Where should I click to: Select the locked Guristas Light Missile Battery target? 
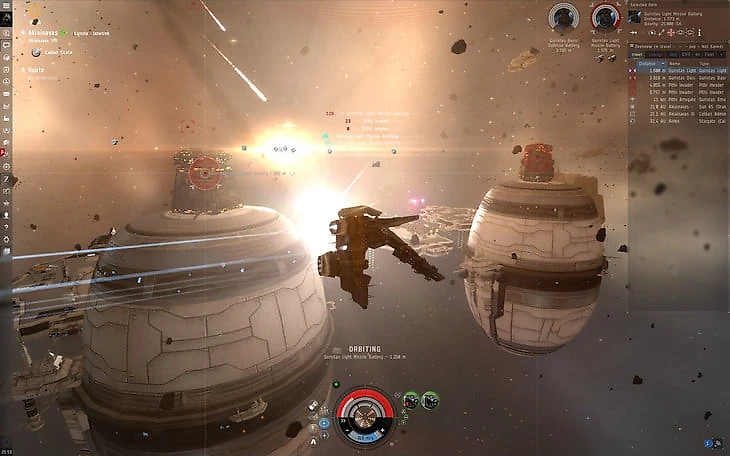[x=605, y=18]
